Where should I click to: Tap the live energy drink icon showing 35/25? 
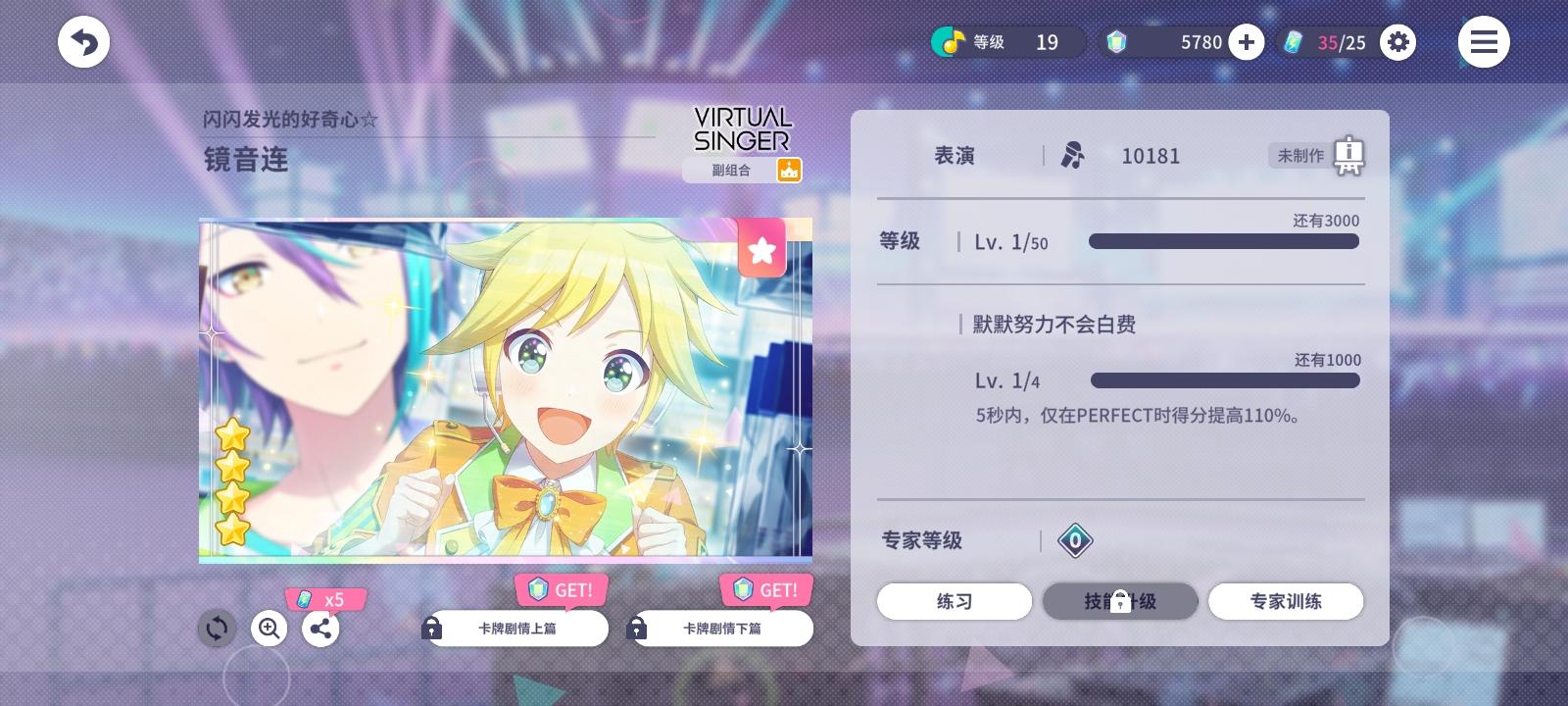coord(1296,42)
